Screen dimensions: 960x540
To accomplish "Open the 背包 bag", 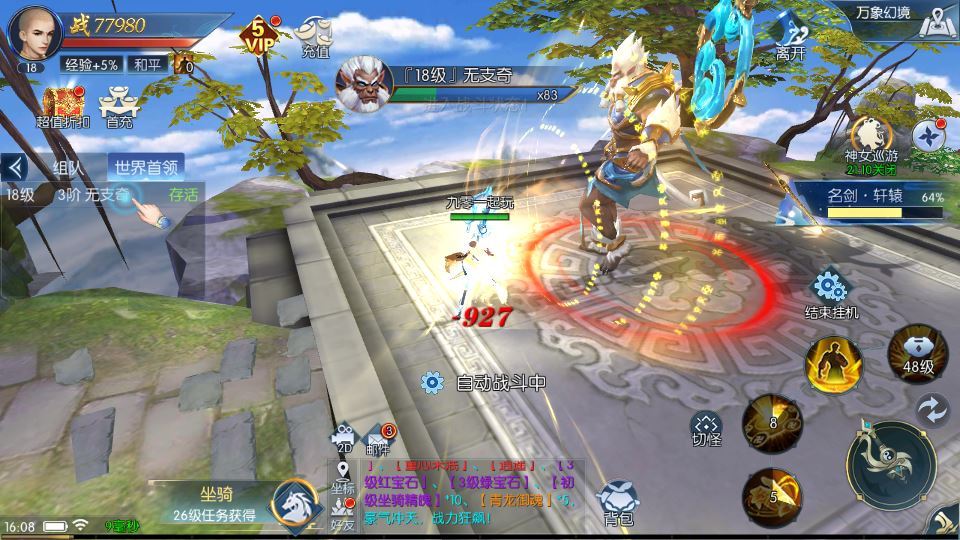I will [x=618, y=502].
